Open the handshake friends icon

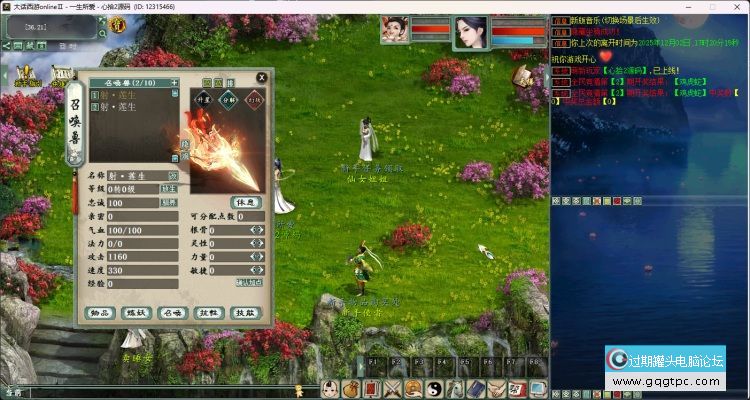[x=500, y=389]
